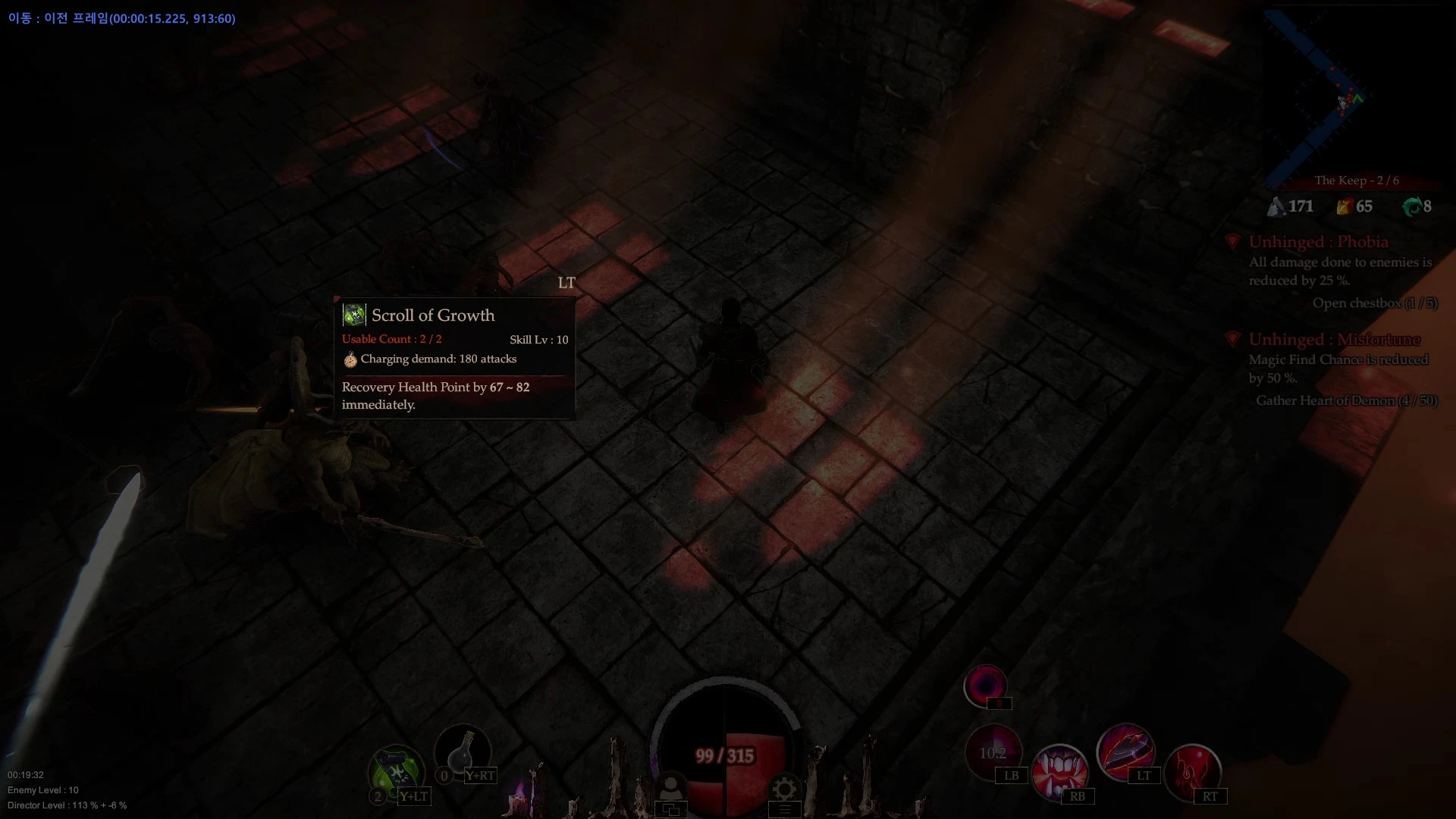Screen dimensions: 1456x819
Task: Click the Unhinged Phobia gem marker
Action: pos(1233,241)
